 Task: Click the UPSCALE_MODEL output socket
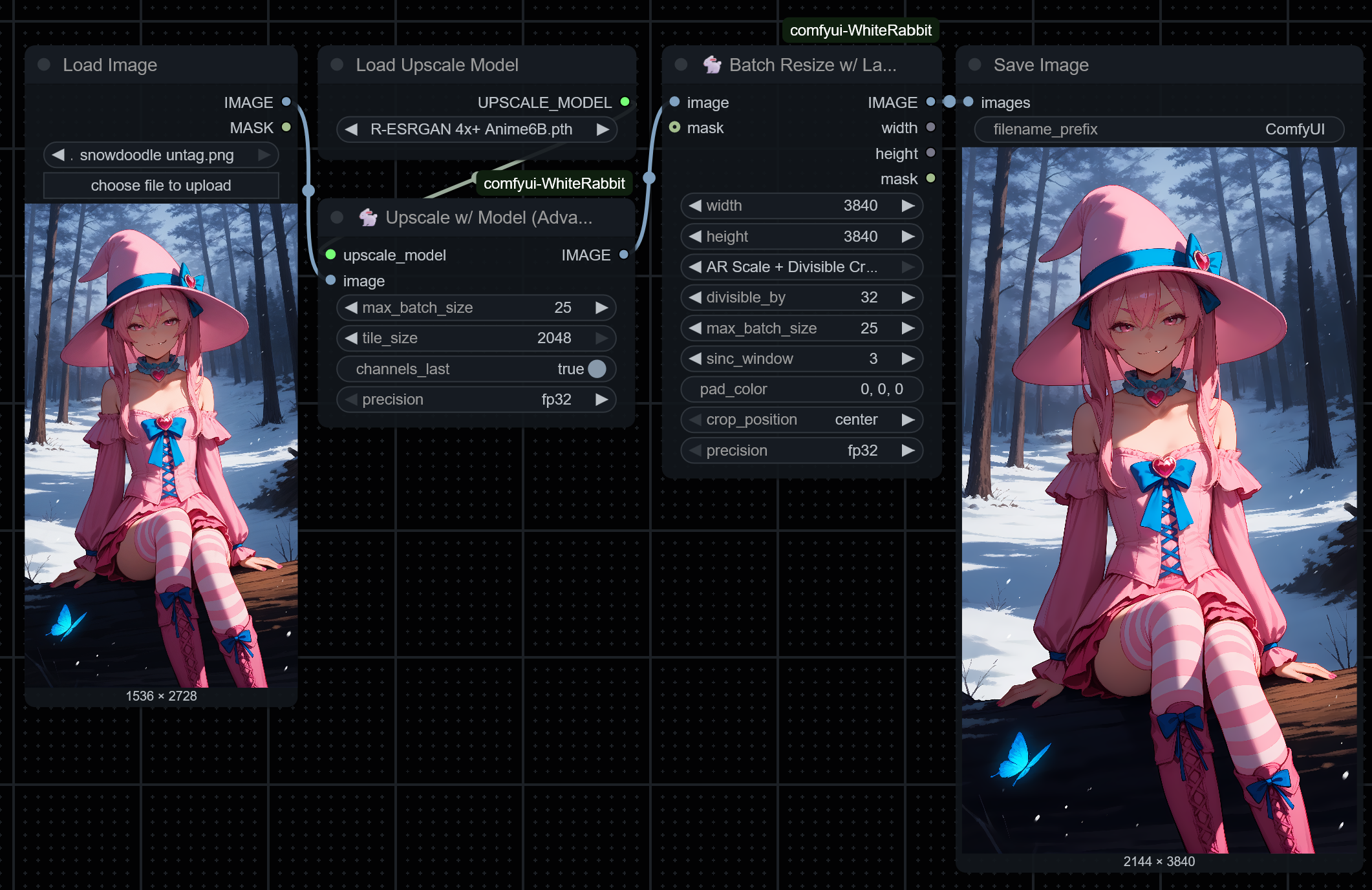point(623,102)
